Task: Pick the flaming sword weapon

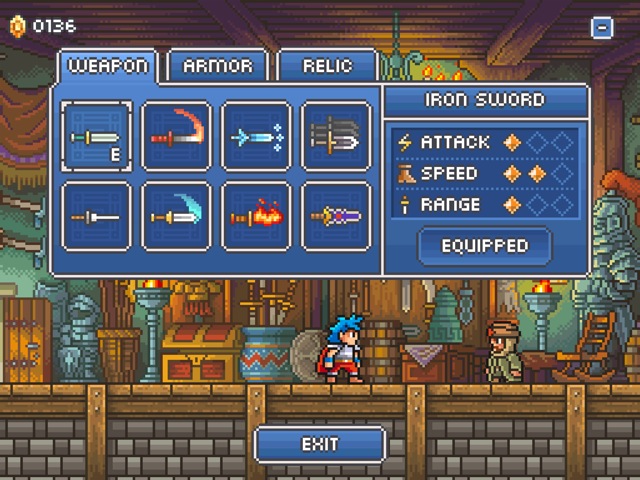Action: [x=257, y=215]
